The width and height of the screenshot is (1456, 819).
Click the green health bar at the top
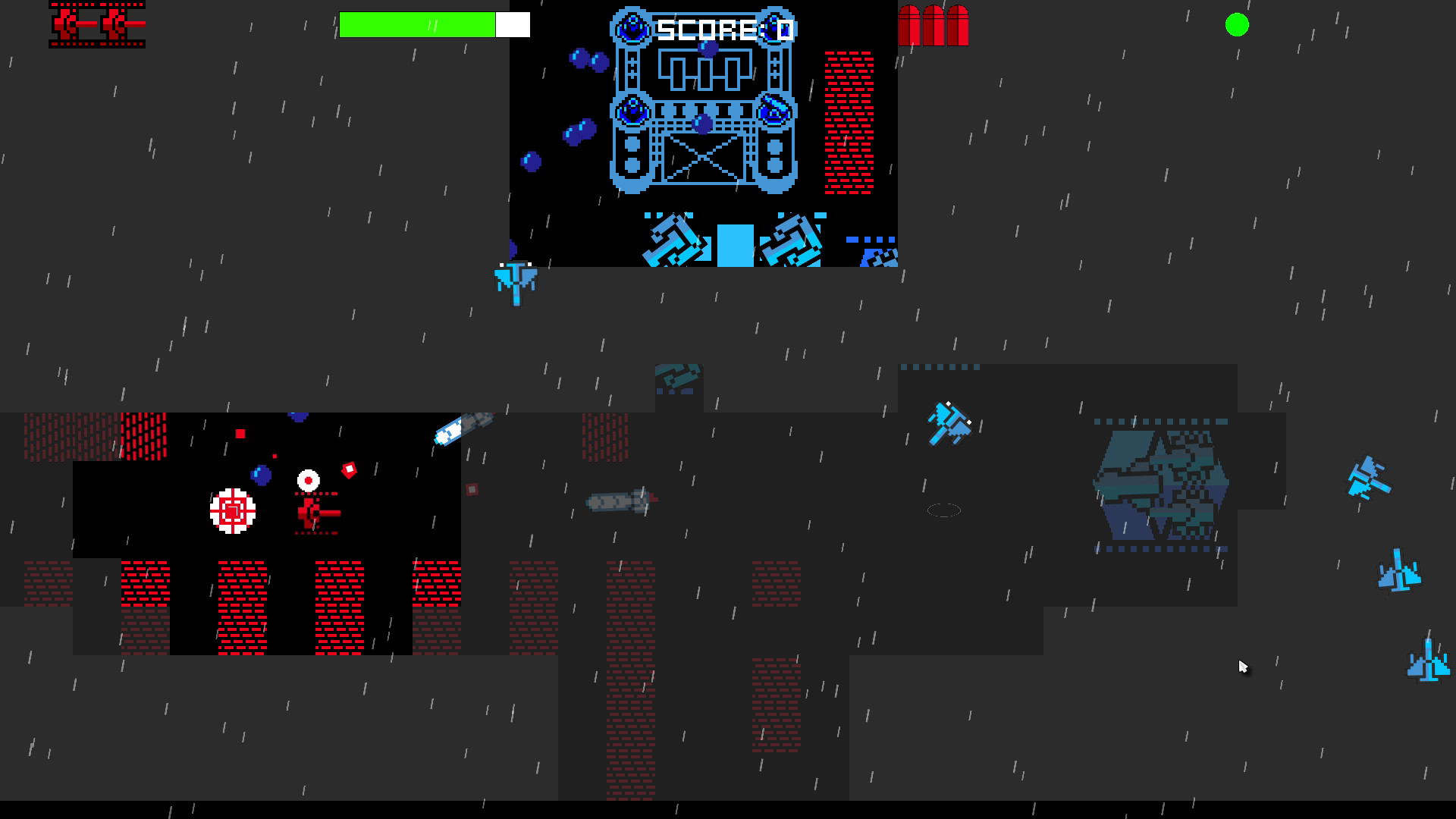(x=417, y=24)
